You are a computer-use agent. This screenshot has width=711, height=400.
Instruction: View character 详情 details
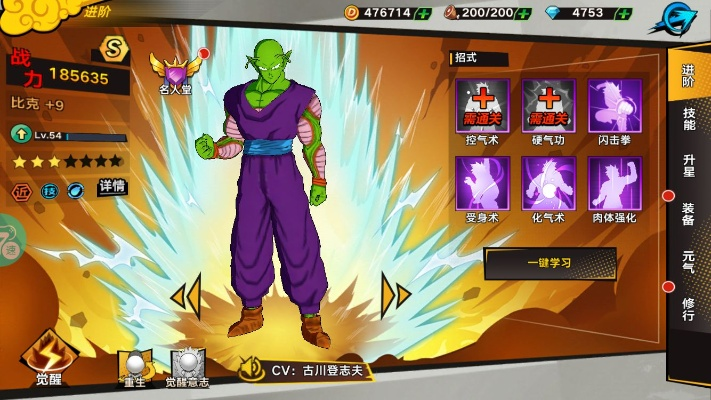112,187
